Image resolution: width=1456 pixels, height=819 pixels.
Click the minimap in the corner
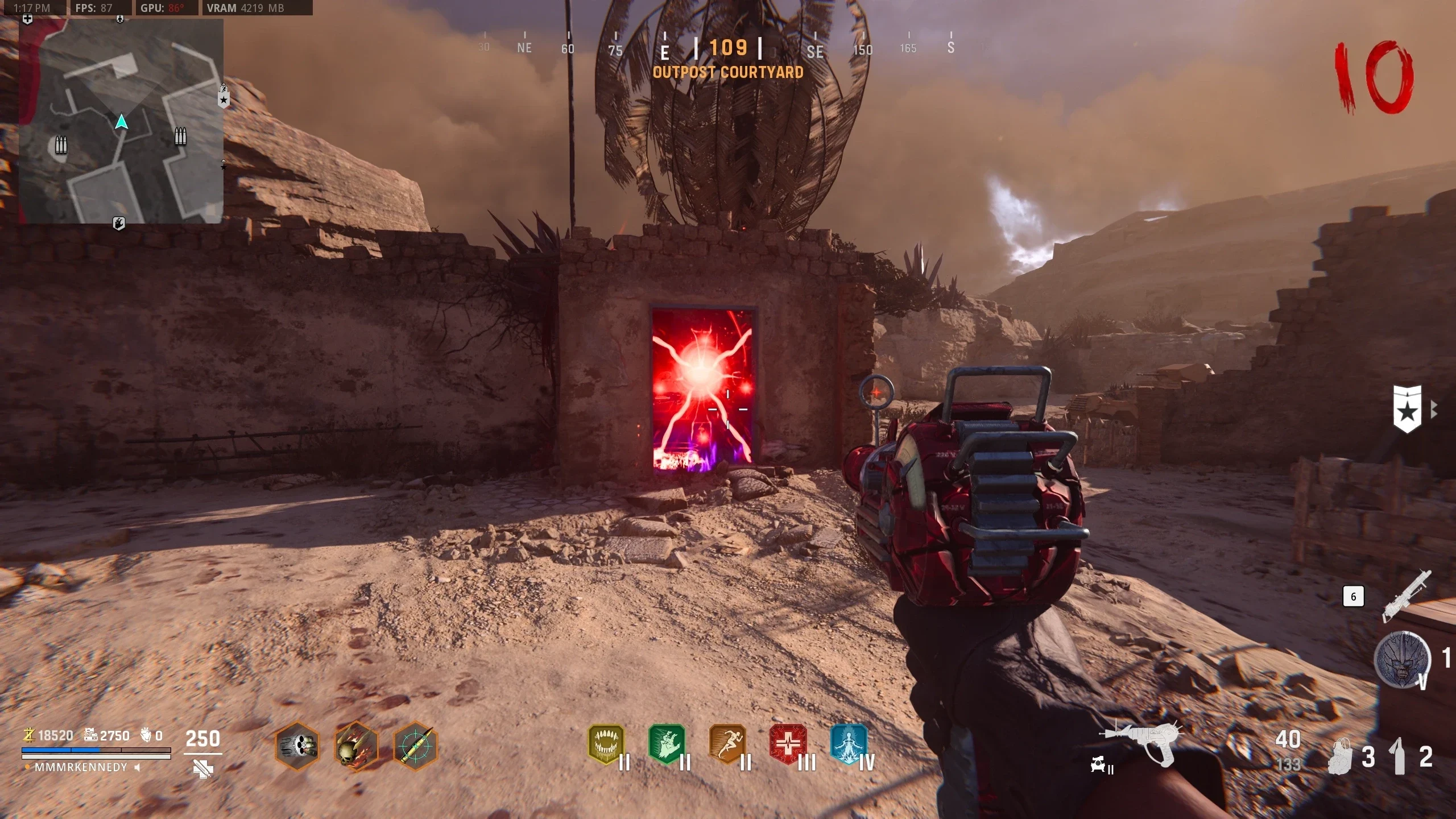121,121
